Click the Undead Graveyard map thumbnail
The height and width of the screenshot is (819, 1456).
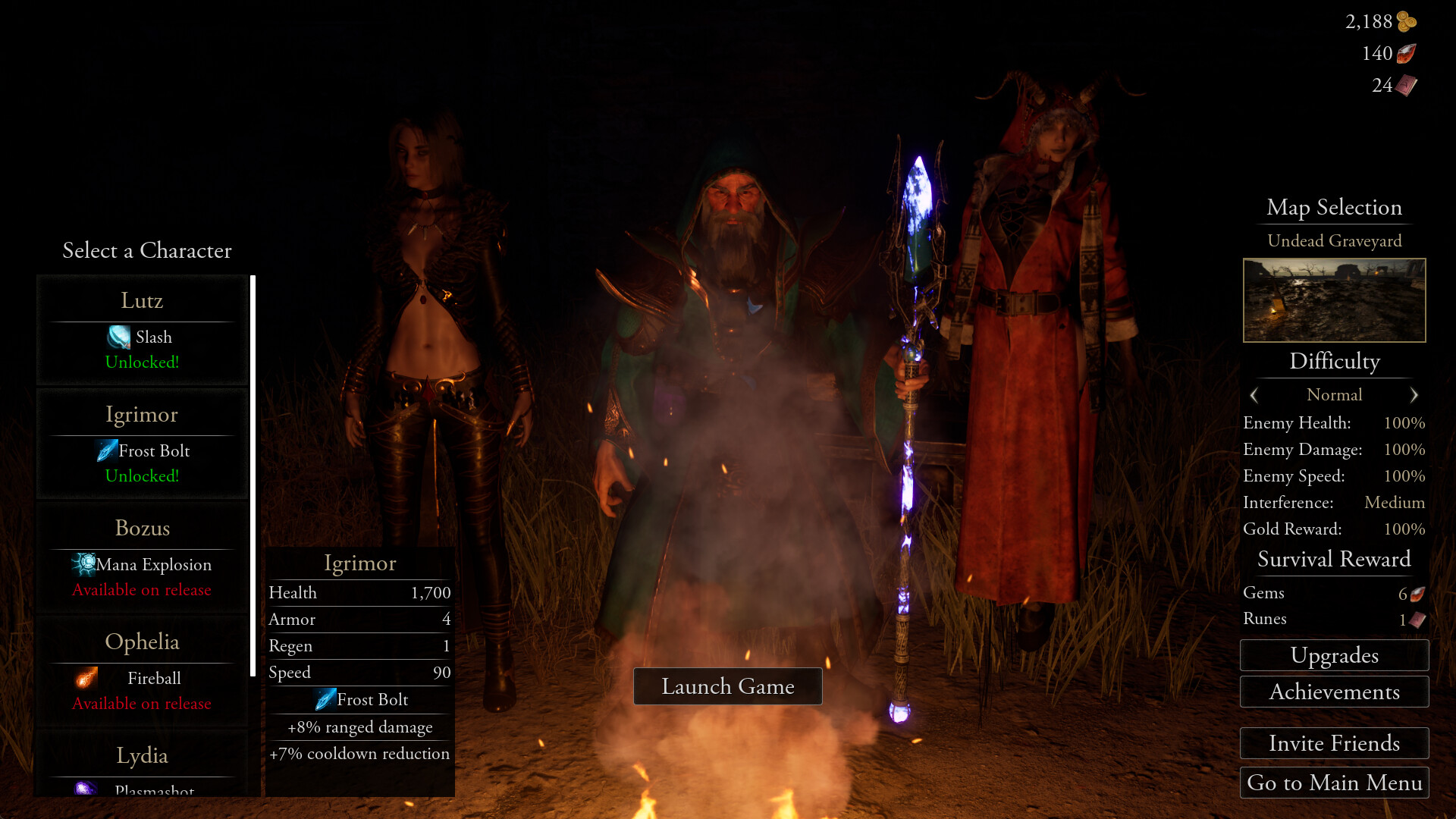tap(1334, 300)
